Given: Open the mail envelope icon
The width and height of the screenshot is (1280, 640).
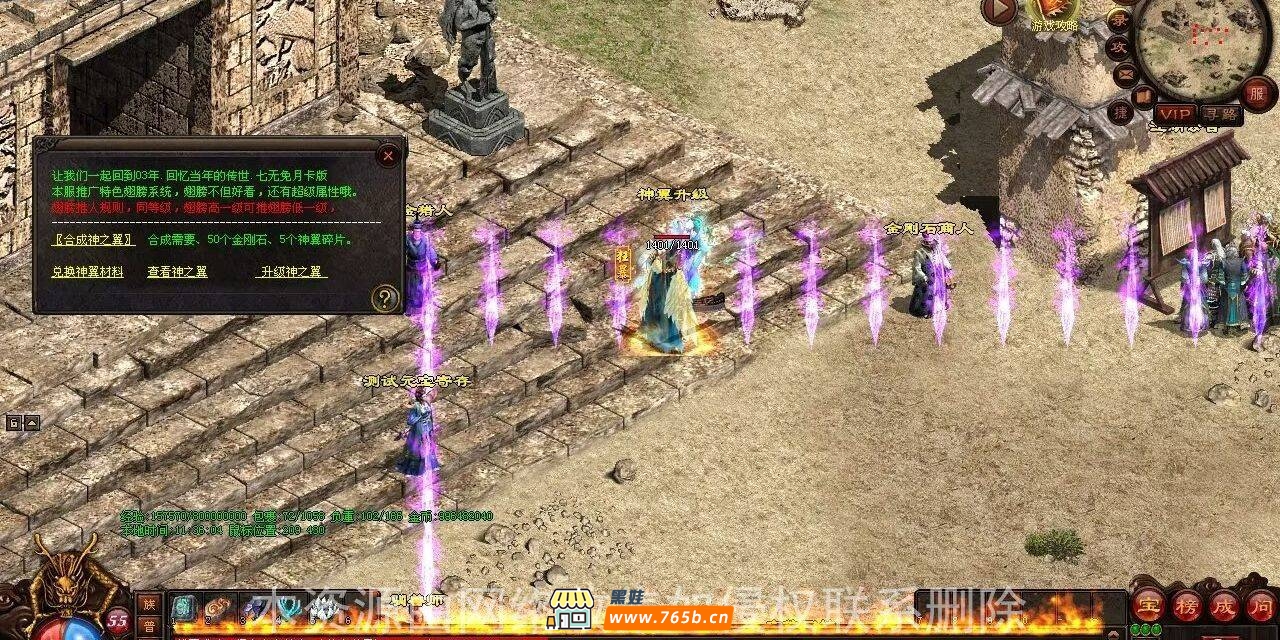Looking at the screenshot, I should 1124,73.
